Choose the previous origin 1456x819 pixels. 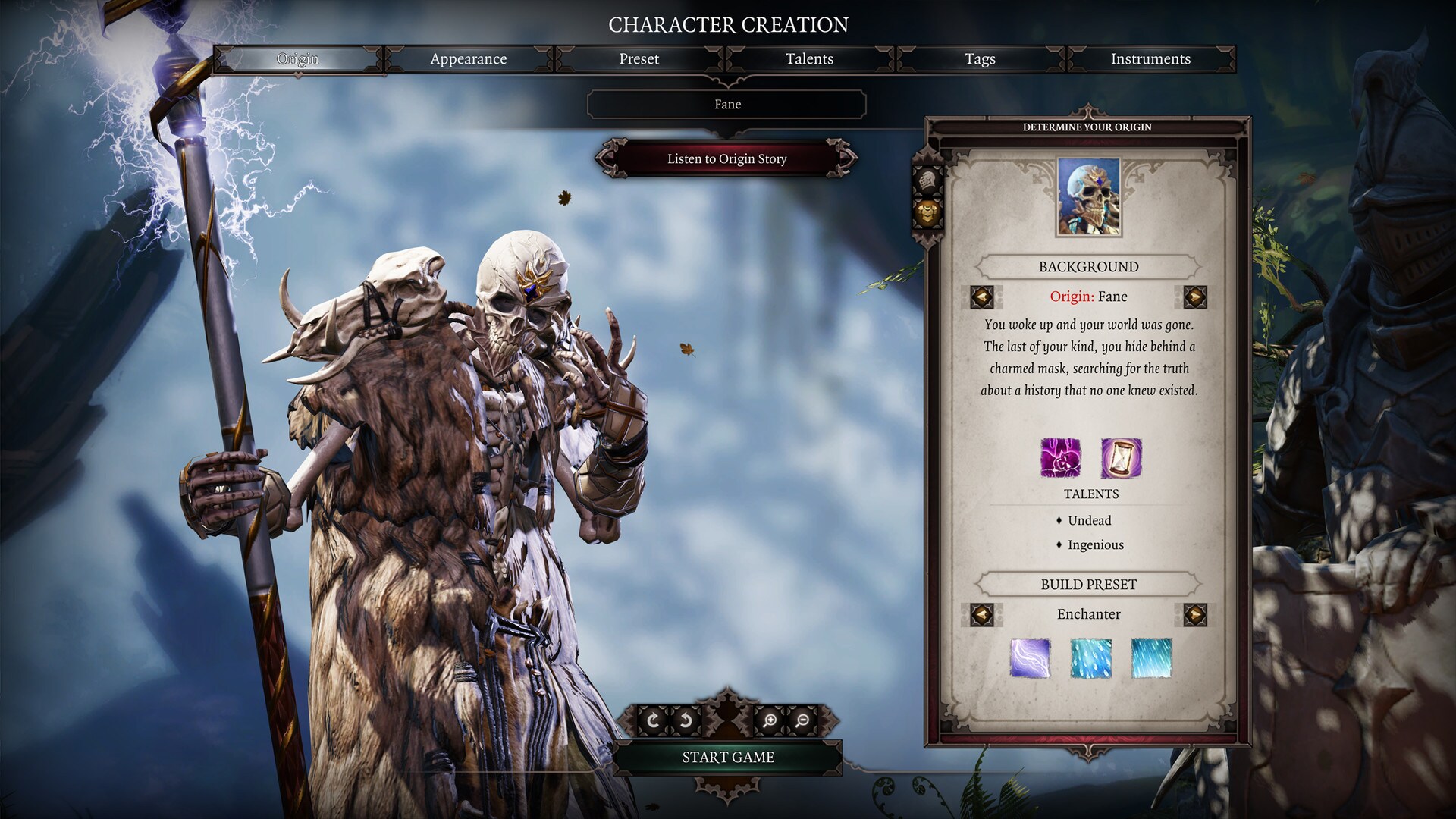click(x=982, y=297)
